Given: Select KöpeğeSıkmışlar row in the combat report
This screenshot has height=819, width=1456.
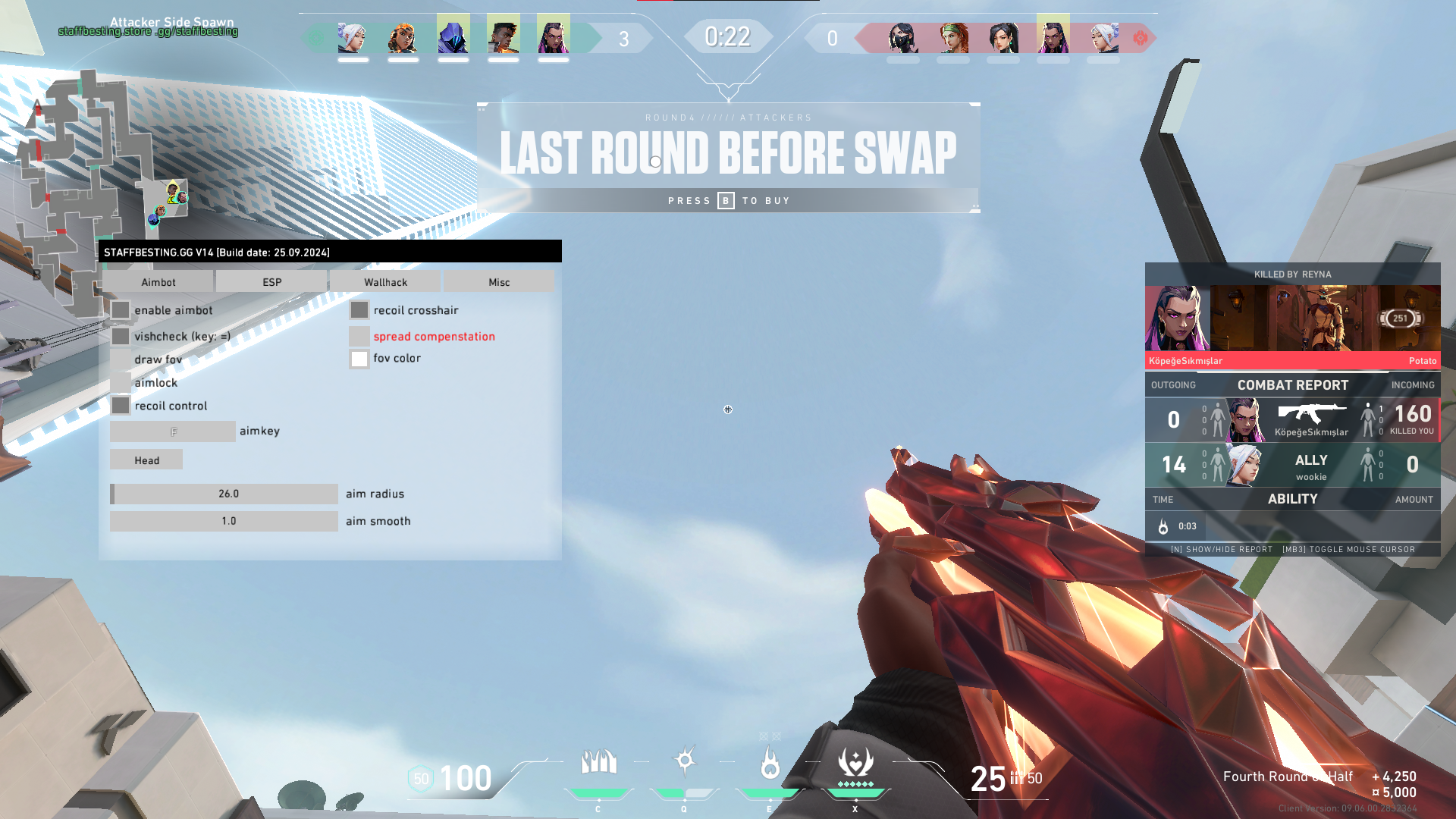Looking at the screenshot, I should (x=1292, y=420).
